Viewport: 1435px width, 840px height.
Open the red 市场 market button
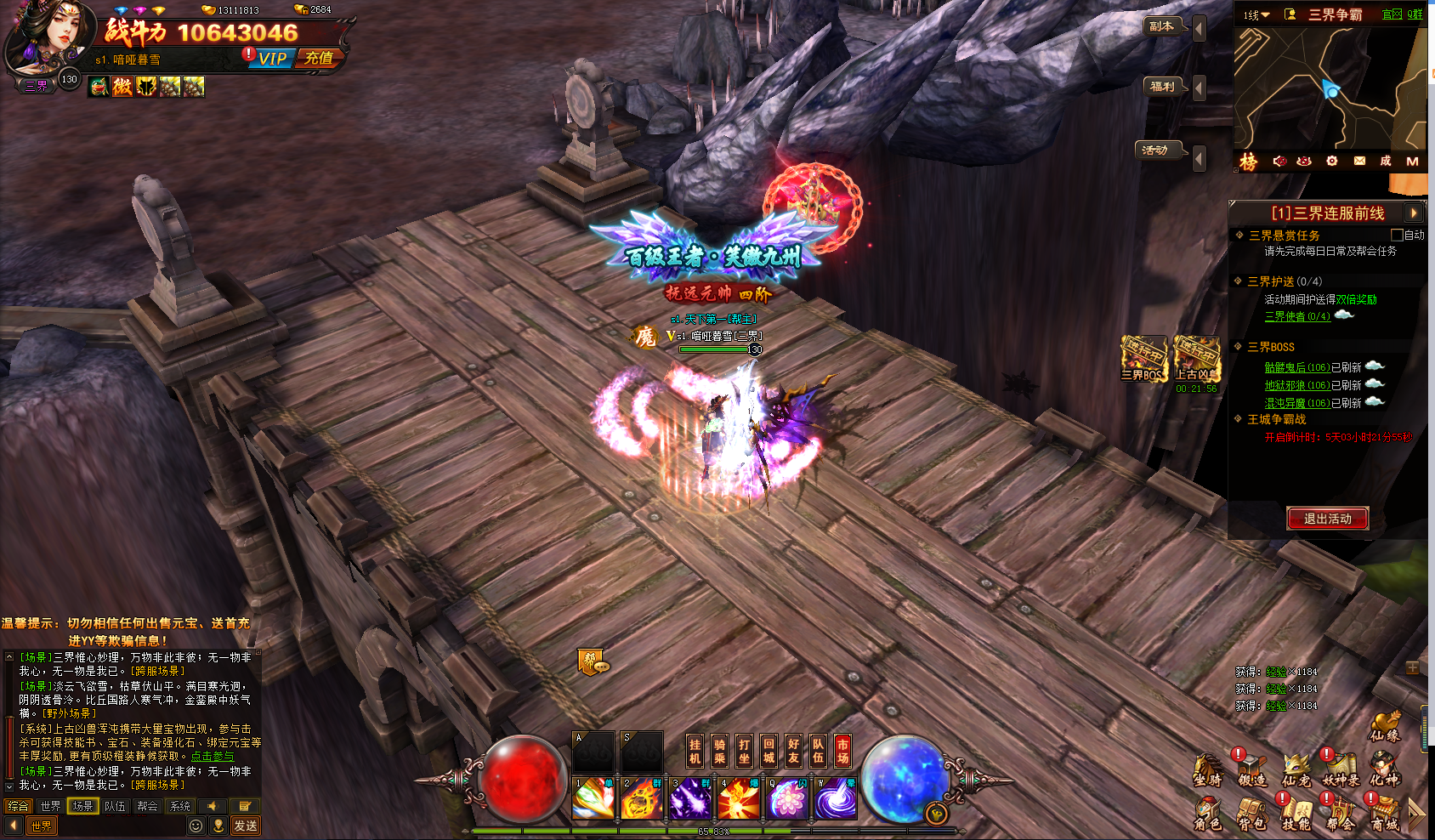(x=843, y=751)
